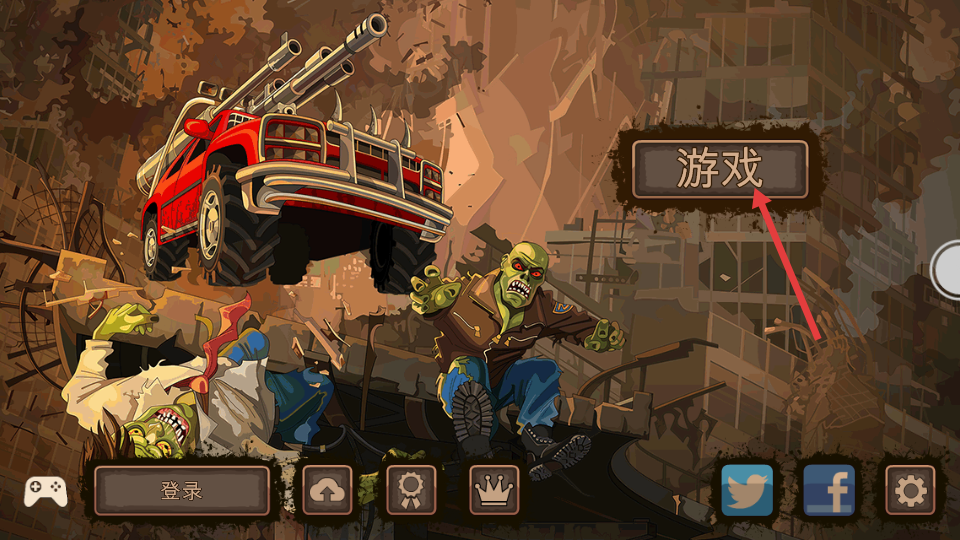Show the achievements ribbon badge
The width and height of the screenshot is (960, 540).
[411, 490]
